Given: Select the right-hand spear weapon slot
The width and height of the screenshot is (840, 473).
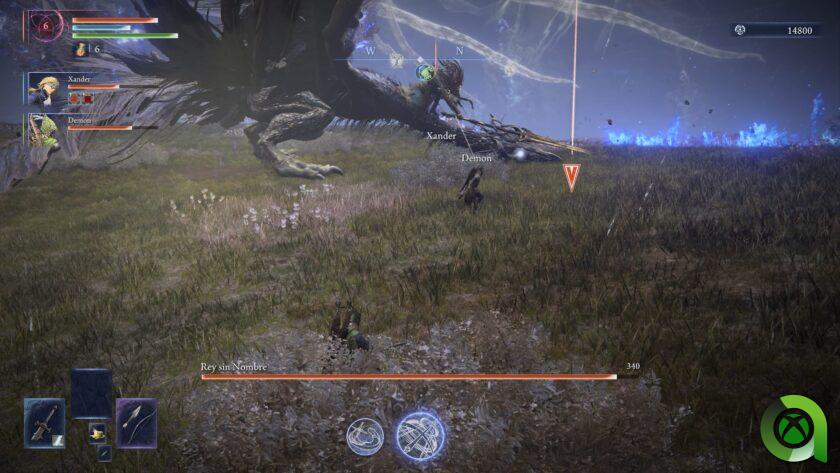Looking at the screenshot, I should click(136, 422).
